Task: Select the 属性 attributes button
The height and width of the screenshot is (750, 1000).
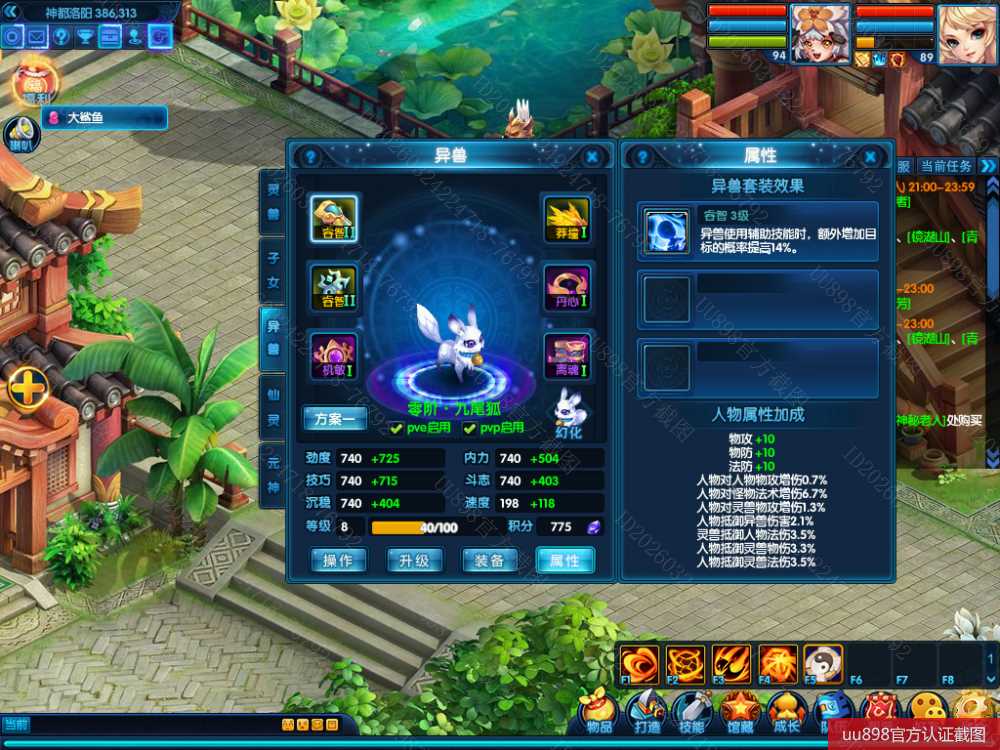Action: click(x=565, y=561)
